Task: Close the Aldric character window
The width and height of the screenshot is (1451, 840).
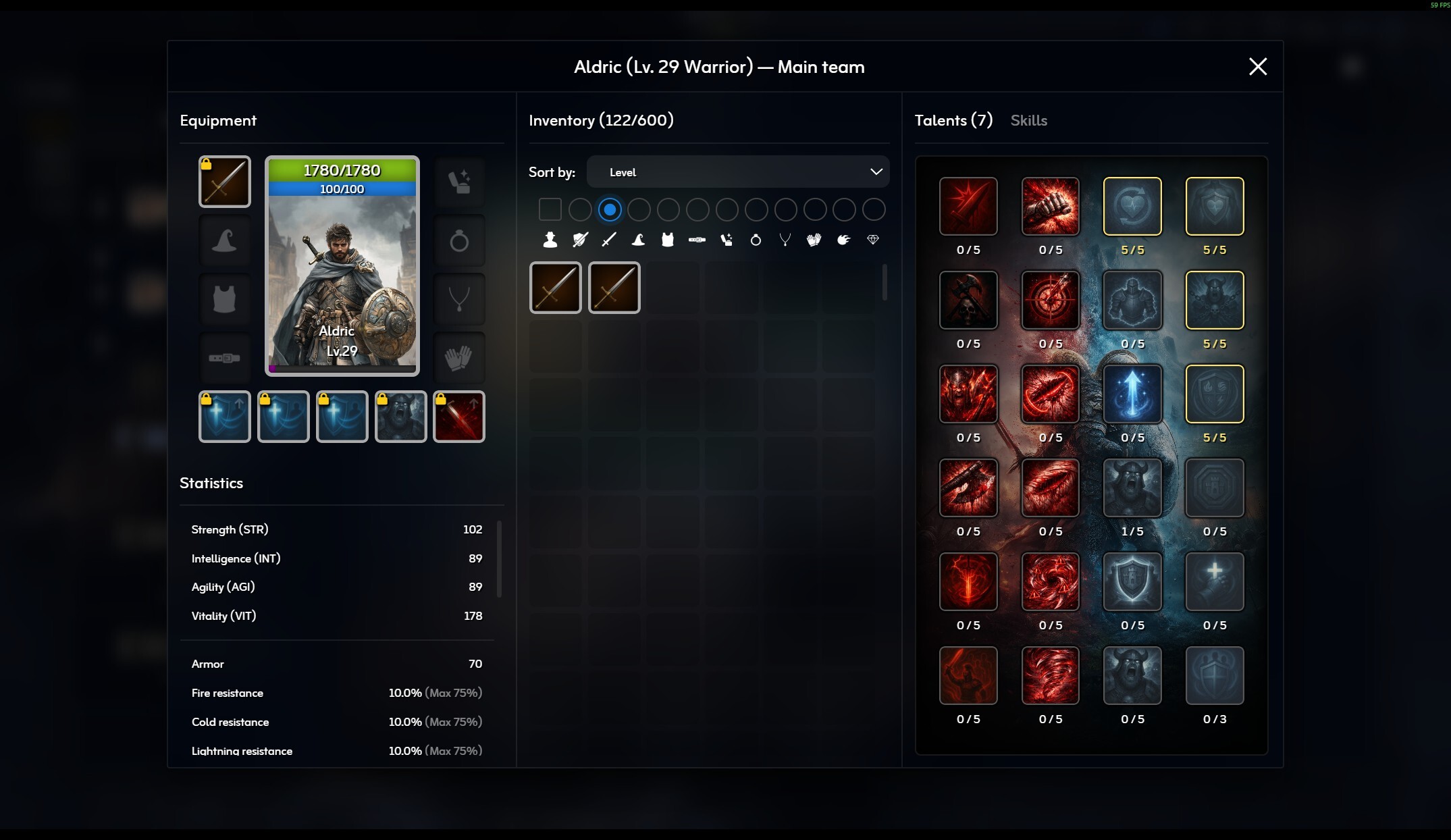Action: pos(1257,66)
